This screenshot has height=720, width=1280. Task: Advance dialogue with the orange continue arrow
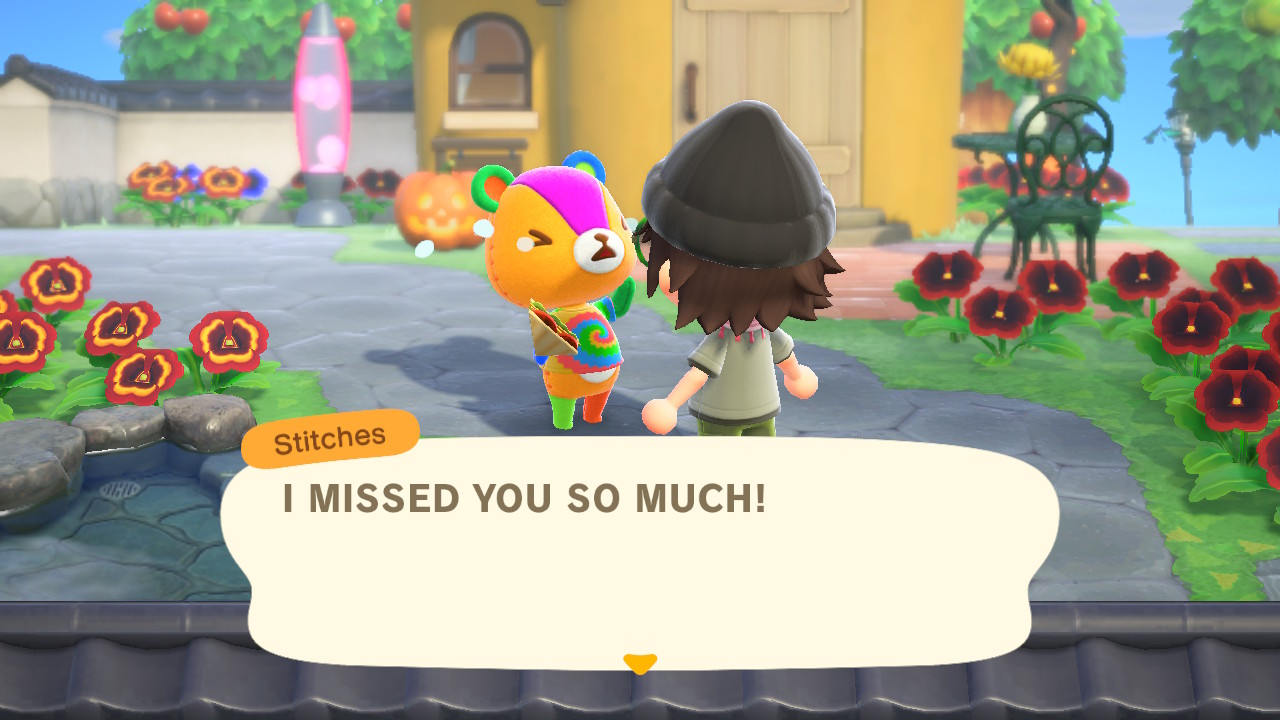coord(640,663)
